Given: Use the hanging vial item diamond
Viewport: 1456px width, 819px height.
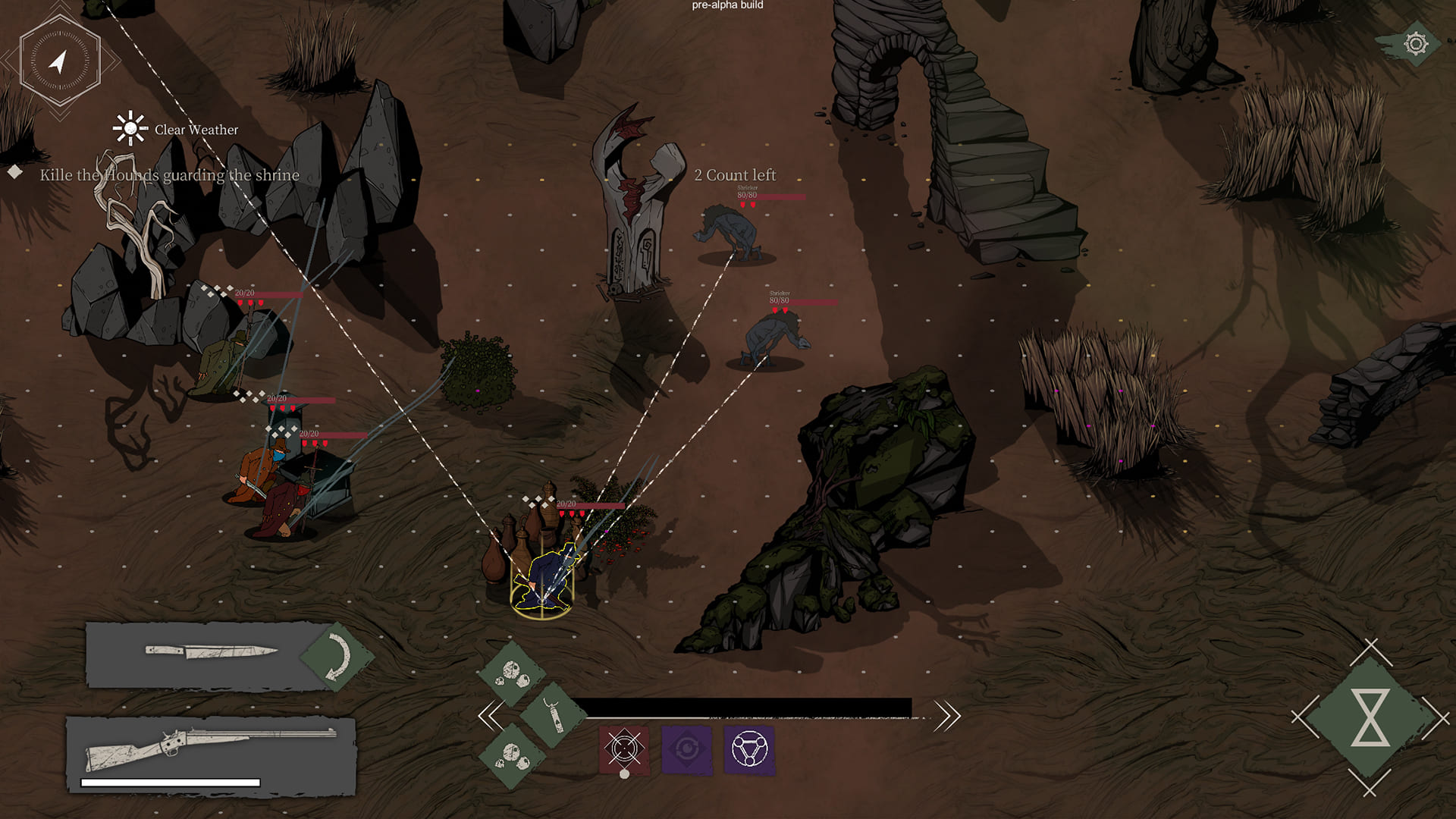Looking at the screenshot, I should coord(554,715).
